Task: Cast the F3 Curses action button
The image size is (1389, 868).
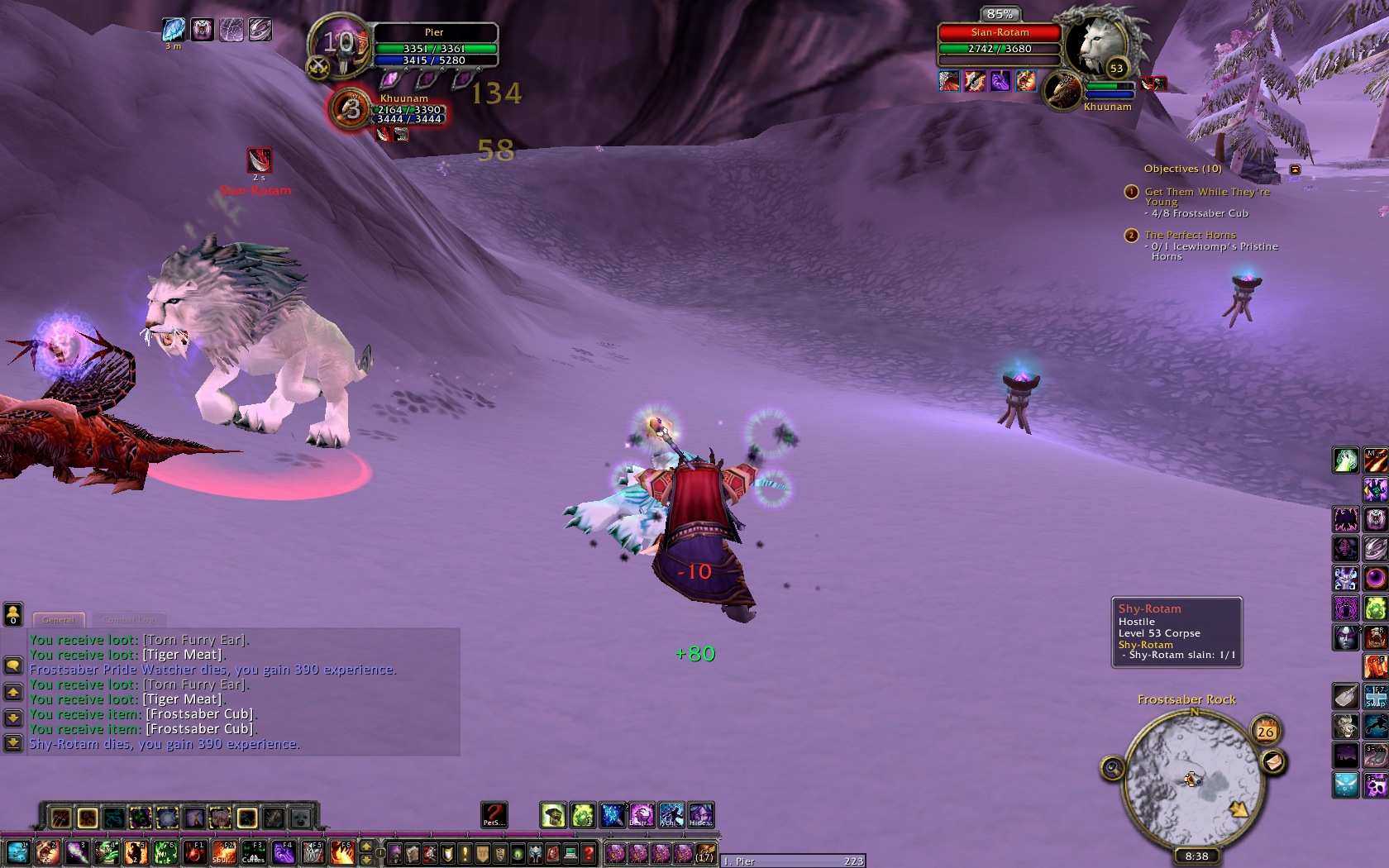Action: [253, 851]
